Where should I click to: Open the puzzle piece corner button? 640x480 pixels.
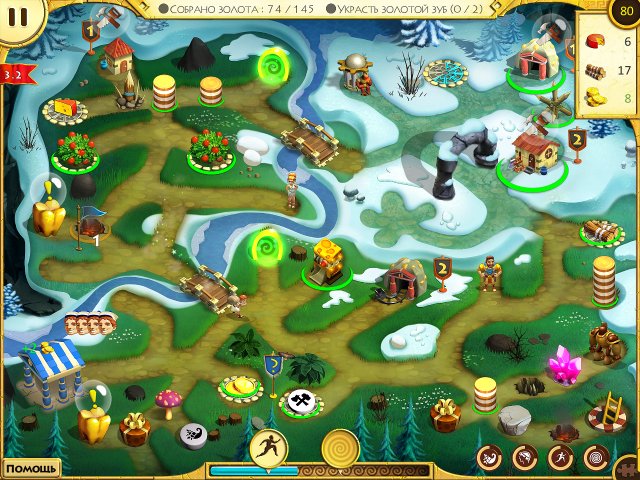pyautogui.click(x=629, y=468)
